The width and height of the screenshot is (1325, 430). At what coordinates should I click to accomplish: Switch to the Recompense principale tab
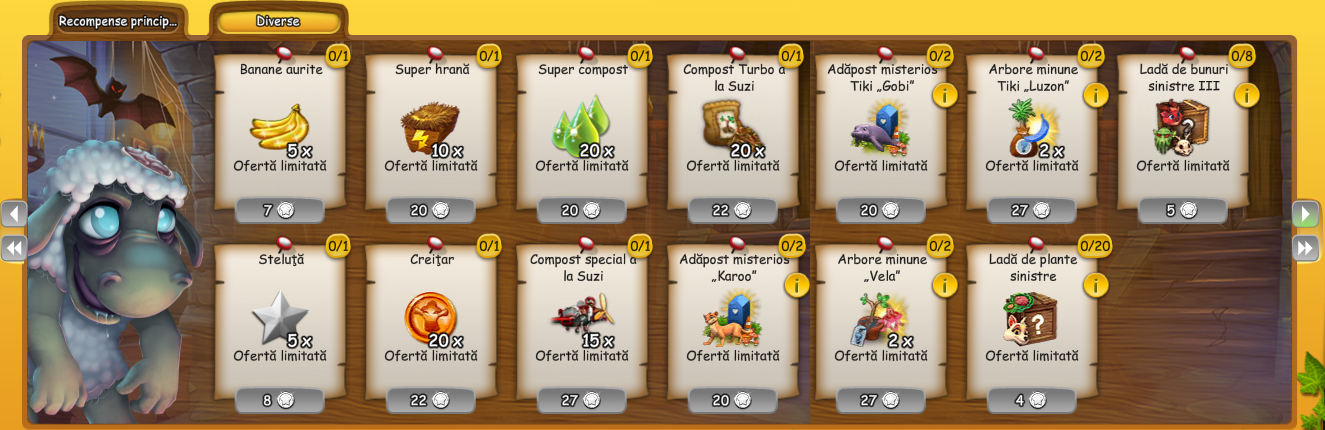click(118, 21)
